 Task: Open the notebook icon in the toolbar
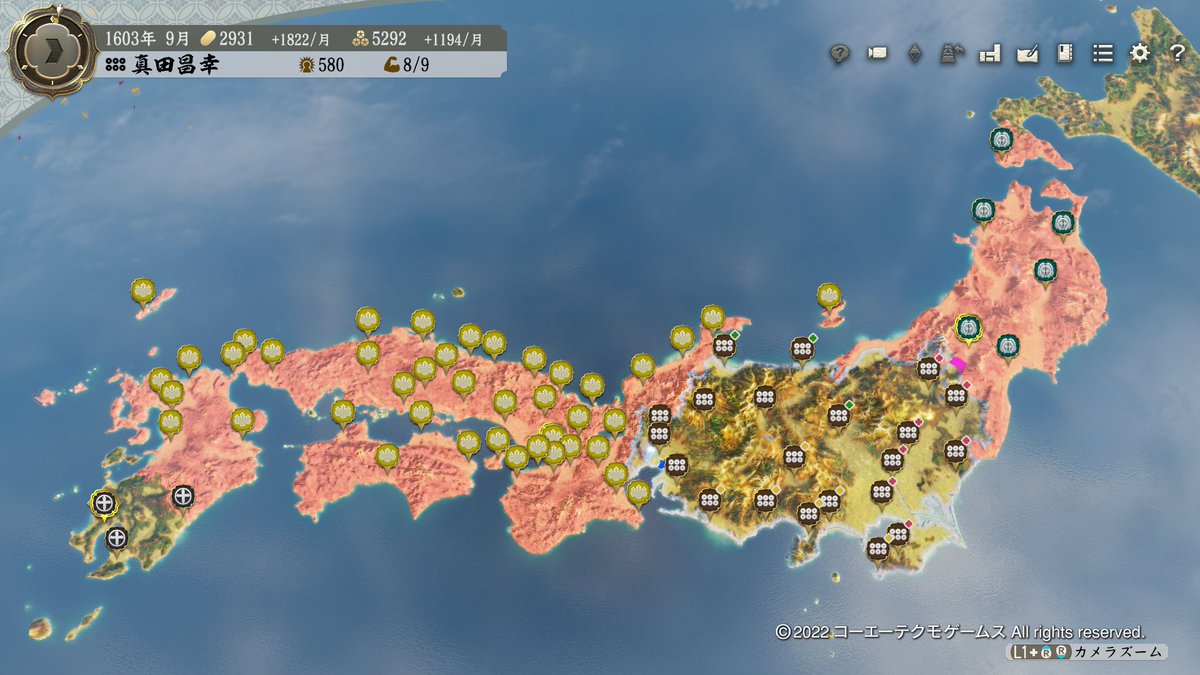(x=1064, y=54)
